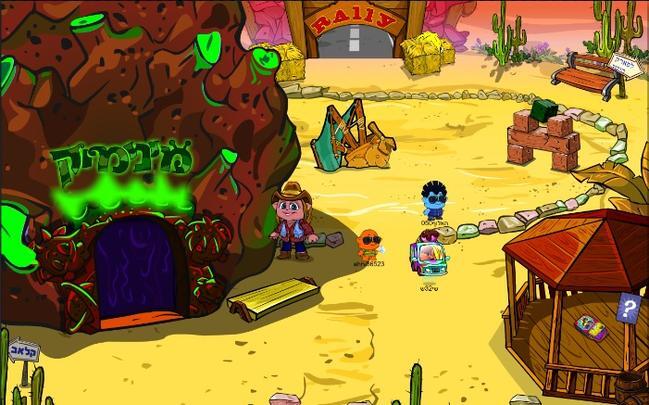
Task: Open the blue question mark help sign
Action: coord(628,307)
